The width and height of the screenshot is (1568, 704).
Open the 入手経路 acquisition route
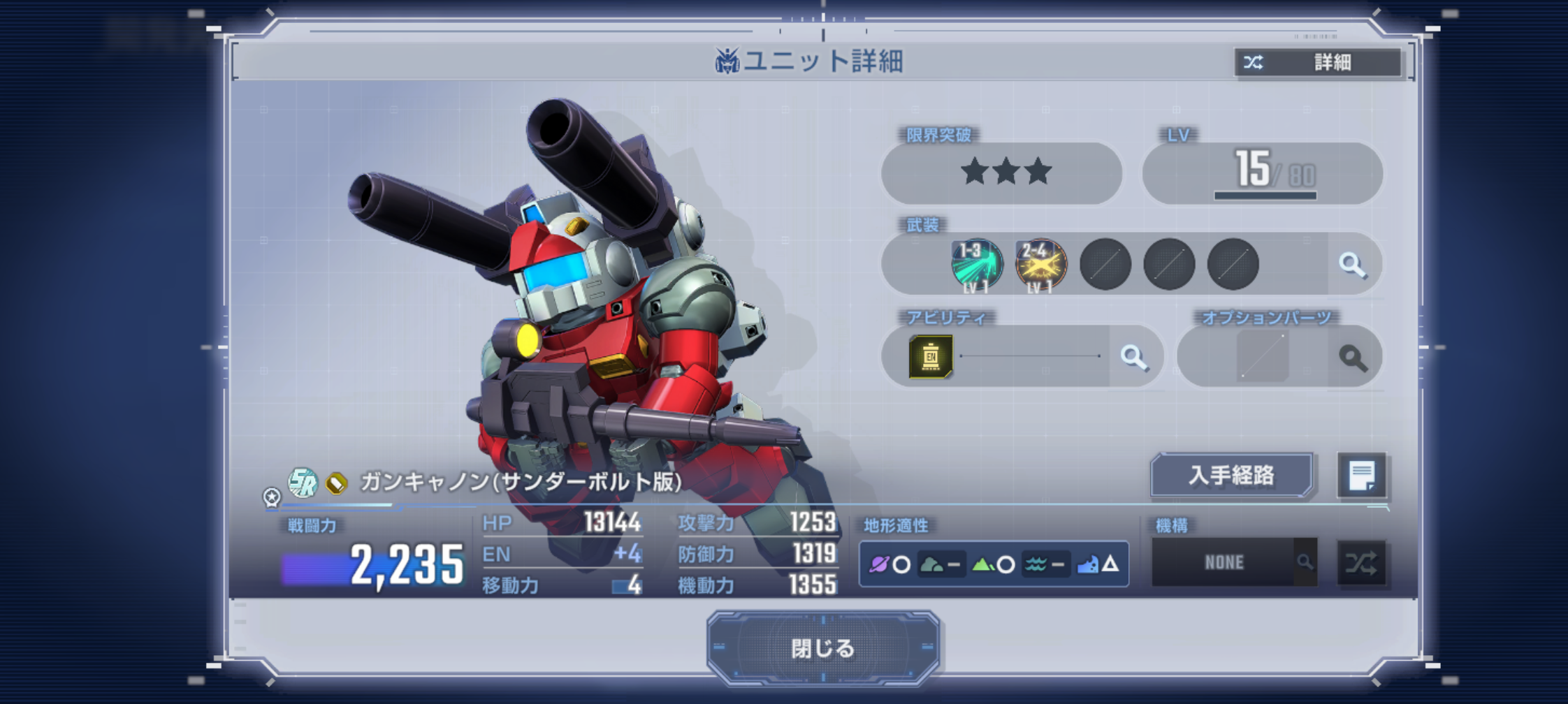point(1231,476)
